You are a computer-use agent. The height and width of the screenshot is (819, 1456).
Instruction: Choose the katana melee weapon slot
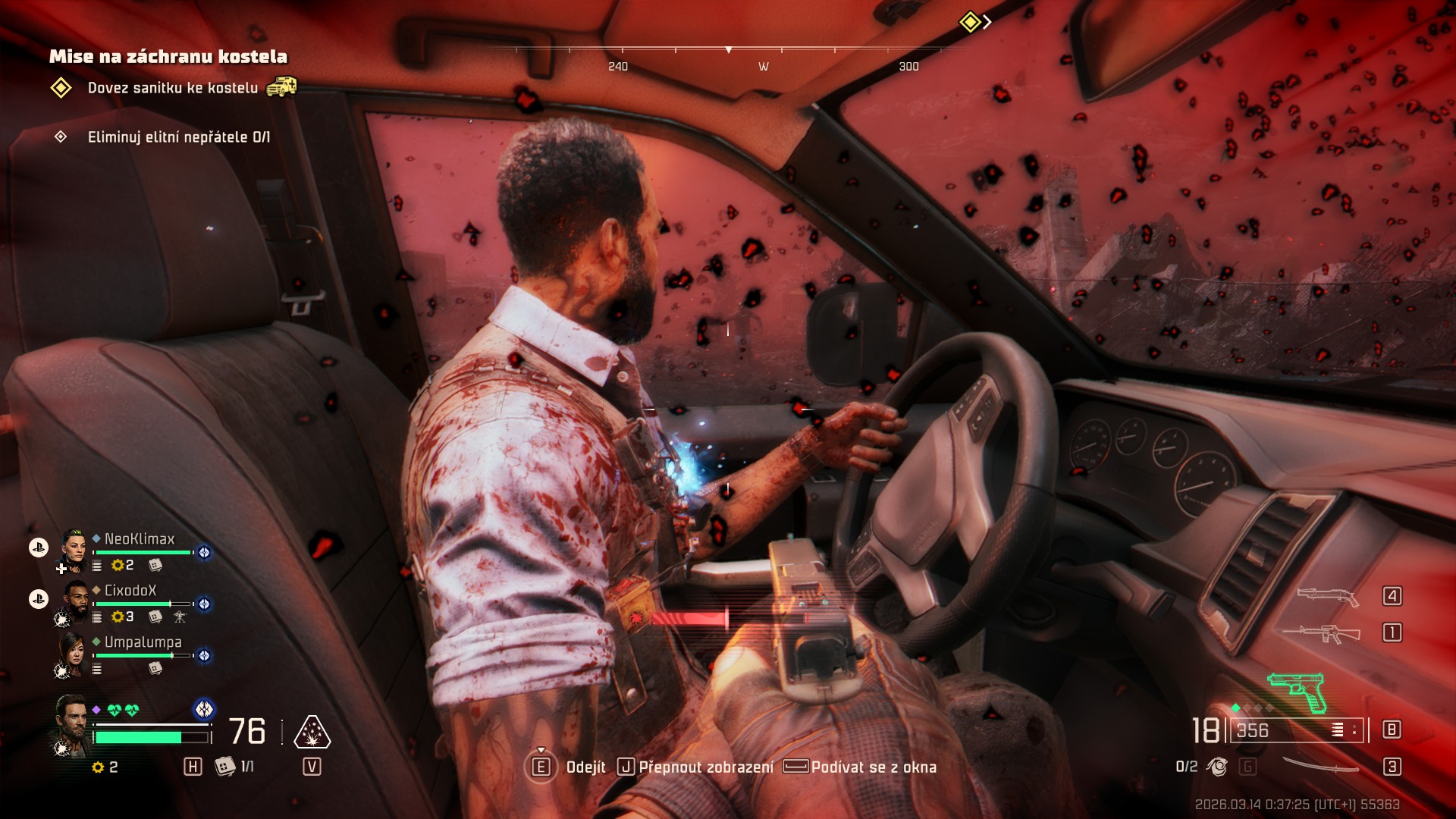tap(1320, 766)
